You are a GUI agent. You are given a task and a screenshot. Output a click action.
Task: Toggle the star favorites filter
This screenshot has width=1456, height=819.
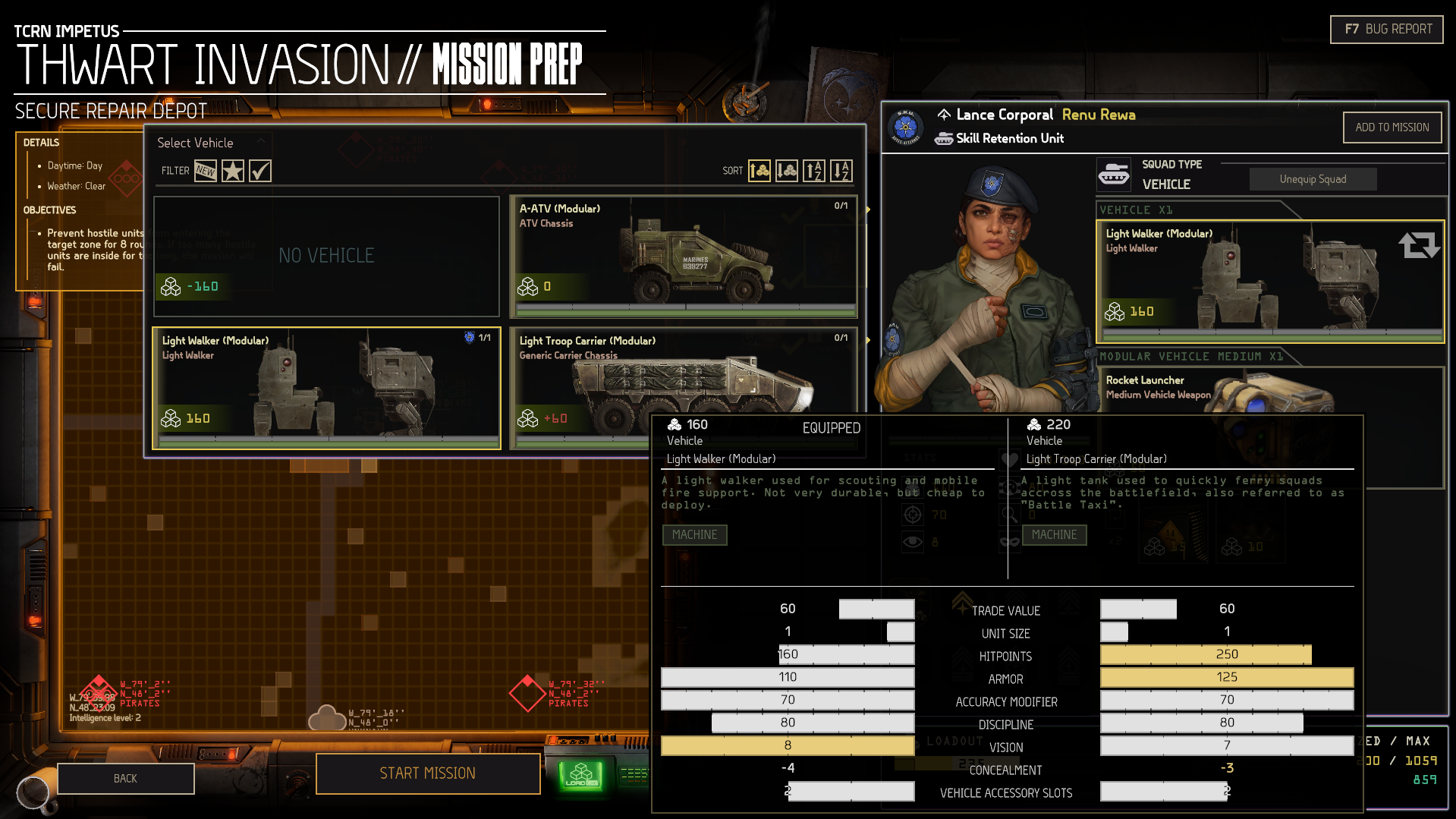tap(233, 171)
